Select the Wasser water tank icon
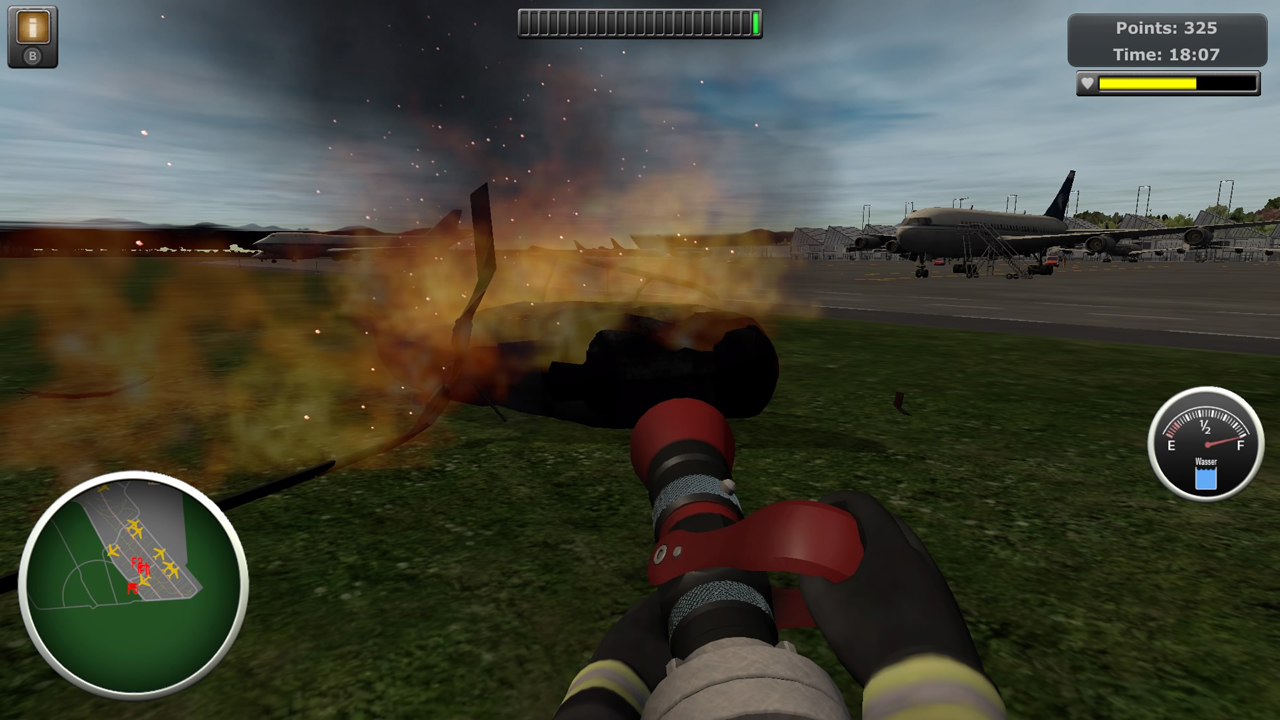The width and height of the screenshot is (1280, 720). (x=1205, y=477)
